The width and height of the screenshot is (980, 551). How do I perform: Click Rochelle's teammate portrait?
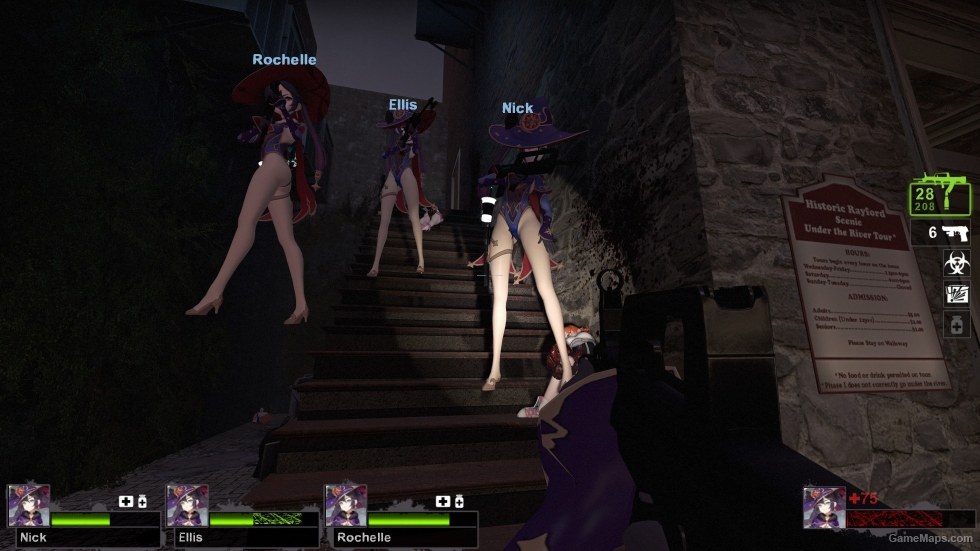[x=346, y=506]
